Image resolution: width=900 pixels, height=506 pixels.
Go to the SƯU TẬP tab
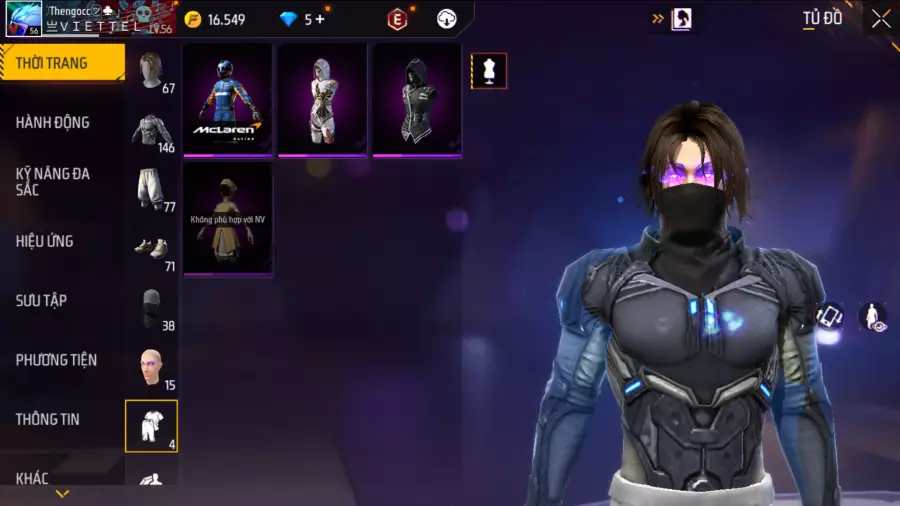[x=41, y=300]
